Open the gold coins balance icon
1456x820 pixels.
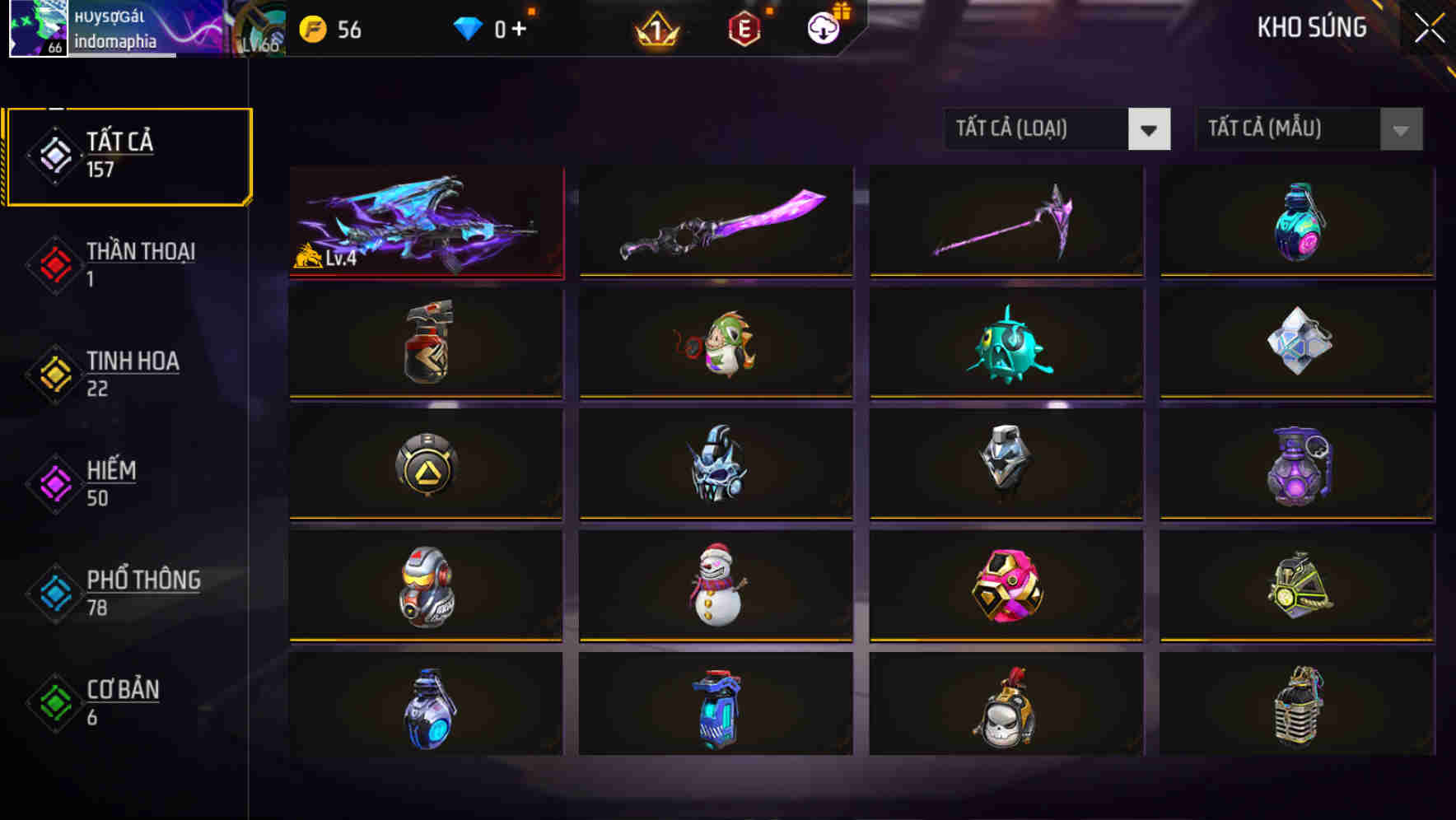[x=312, y=29]
